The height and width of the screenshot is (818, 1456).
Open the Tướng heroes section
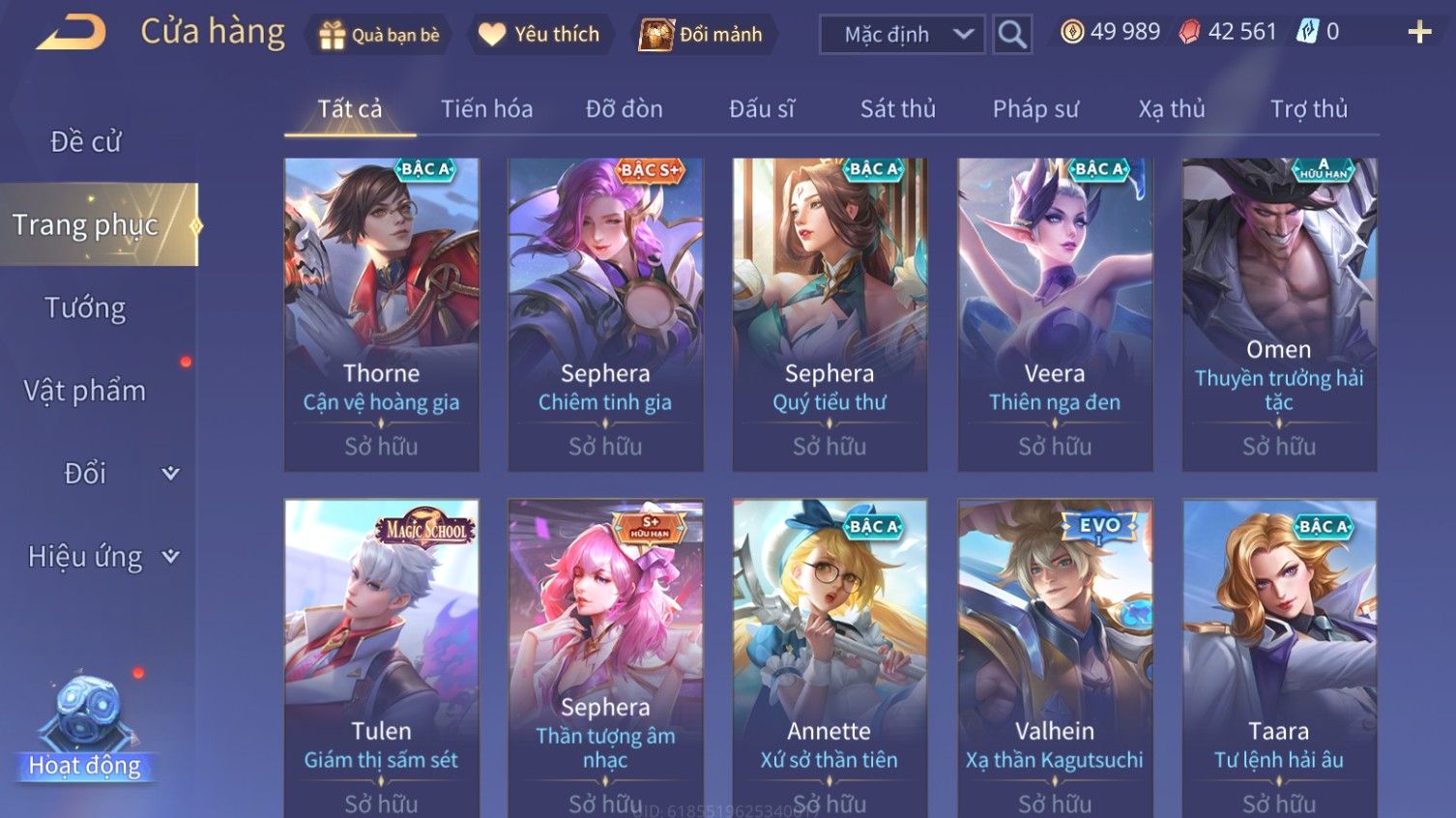point(85,308)
